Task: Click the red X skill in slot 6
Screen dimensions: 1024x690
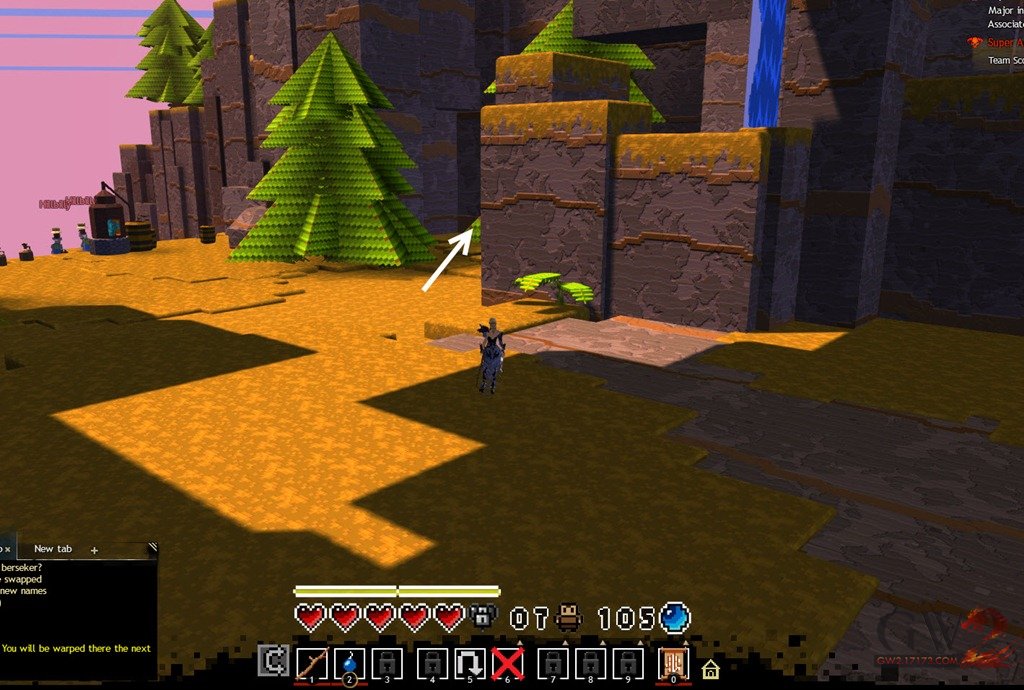Action: (x=508, y=663)
